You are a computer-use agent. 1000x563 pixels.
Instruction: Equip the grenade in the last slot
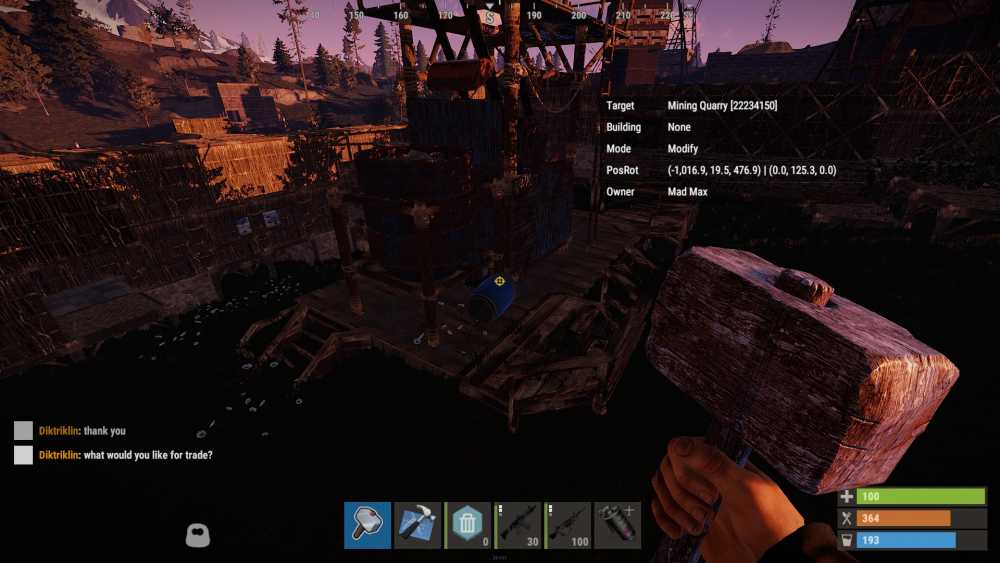point(617,525)
